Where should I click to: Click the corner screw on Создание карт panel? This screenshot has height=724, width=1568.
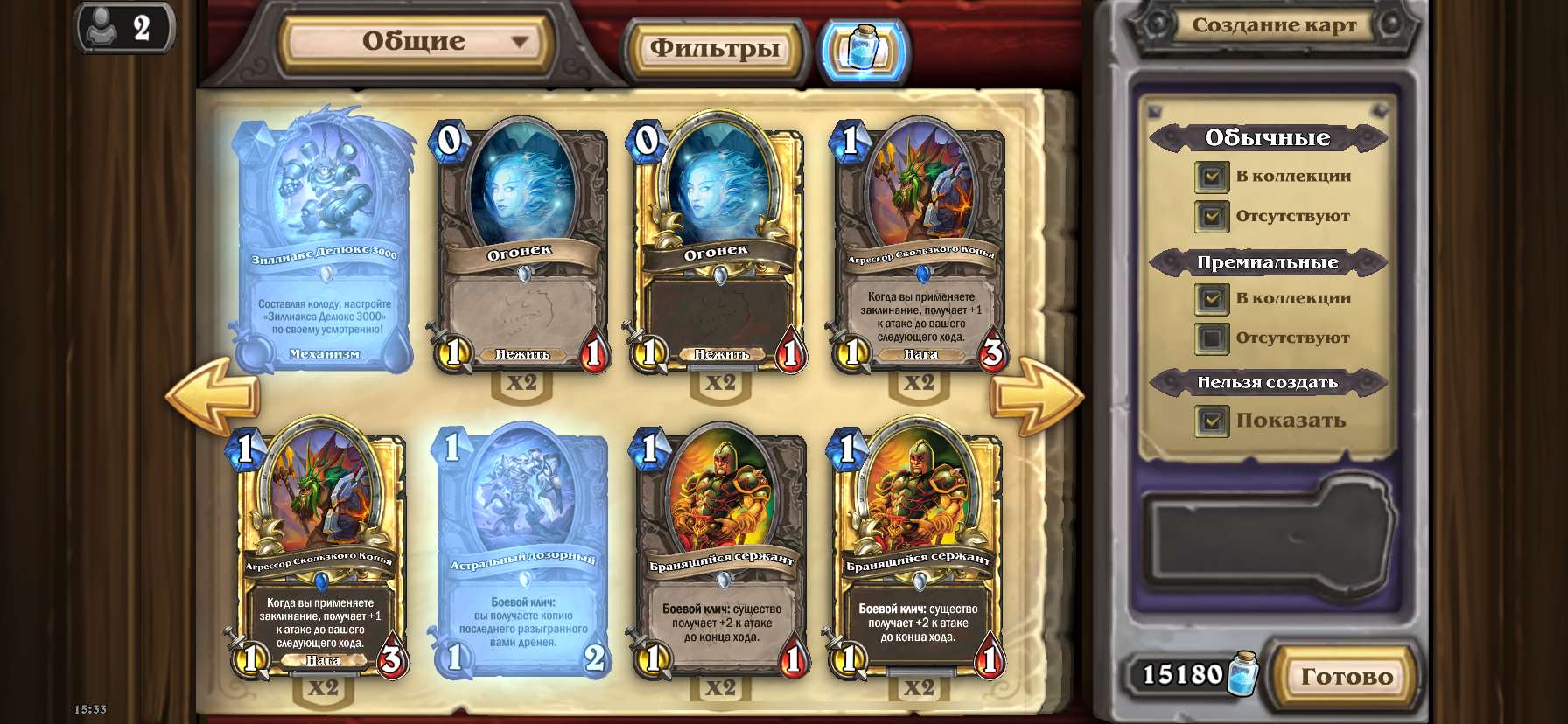(x=1157, y=110)
